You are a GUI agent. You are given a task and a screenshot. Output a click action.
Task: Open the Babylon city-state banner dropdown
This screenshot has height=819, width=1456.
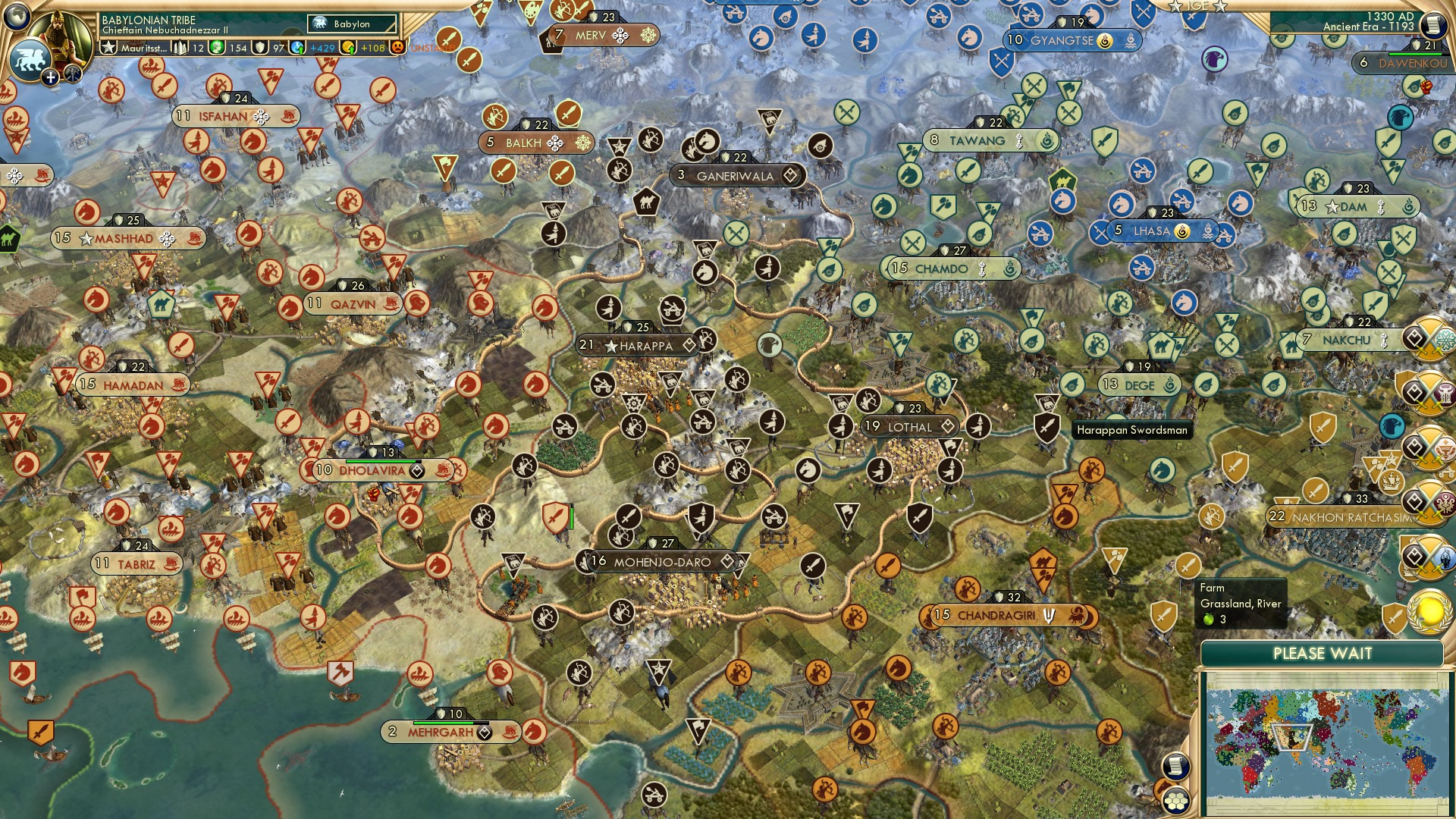[x=351, y=24]
